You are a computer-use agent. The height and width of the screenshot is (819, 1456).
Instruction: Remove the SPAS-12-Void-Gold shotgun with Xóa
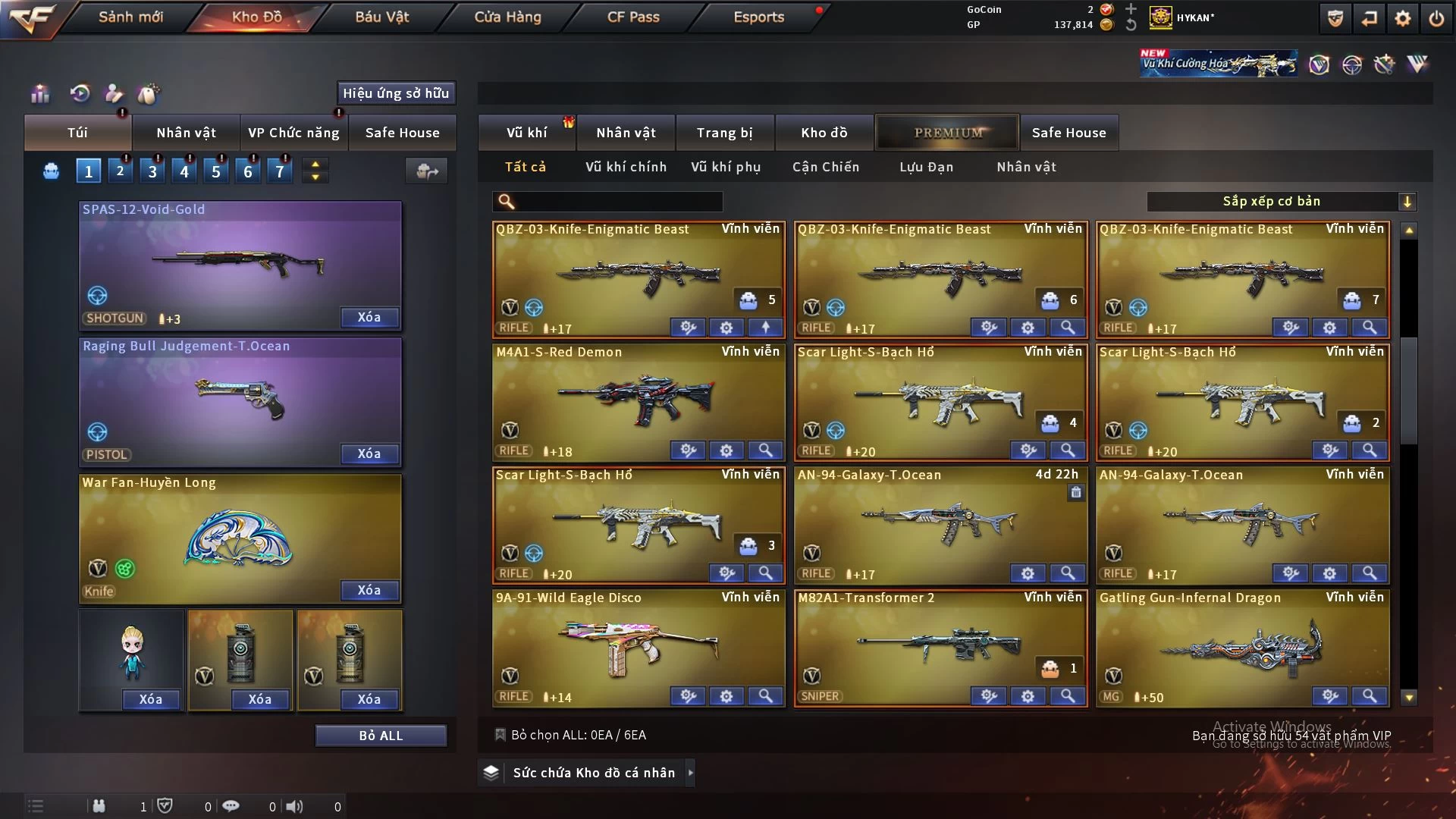tap(369, 317)
